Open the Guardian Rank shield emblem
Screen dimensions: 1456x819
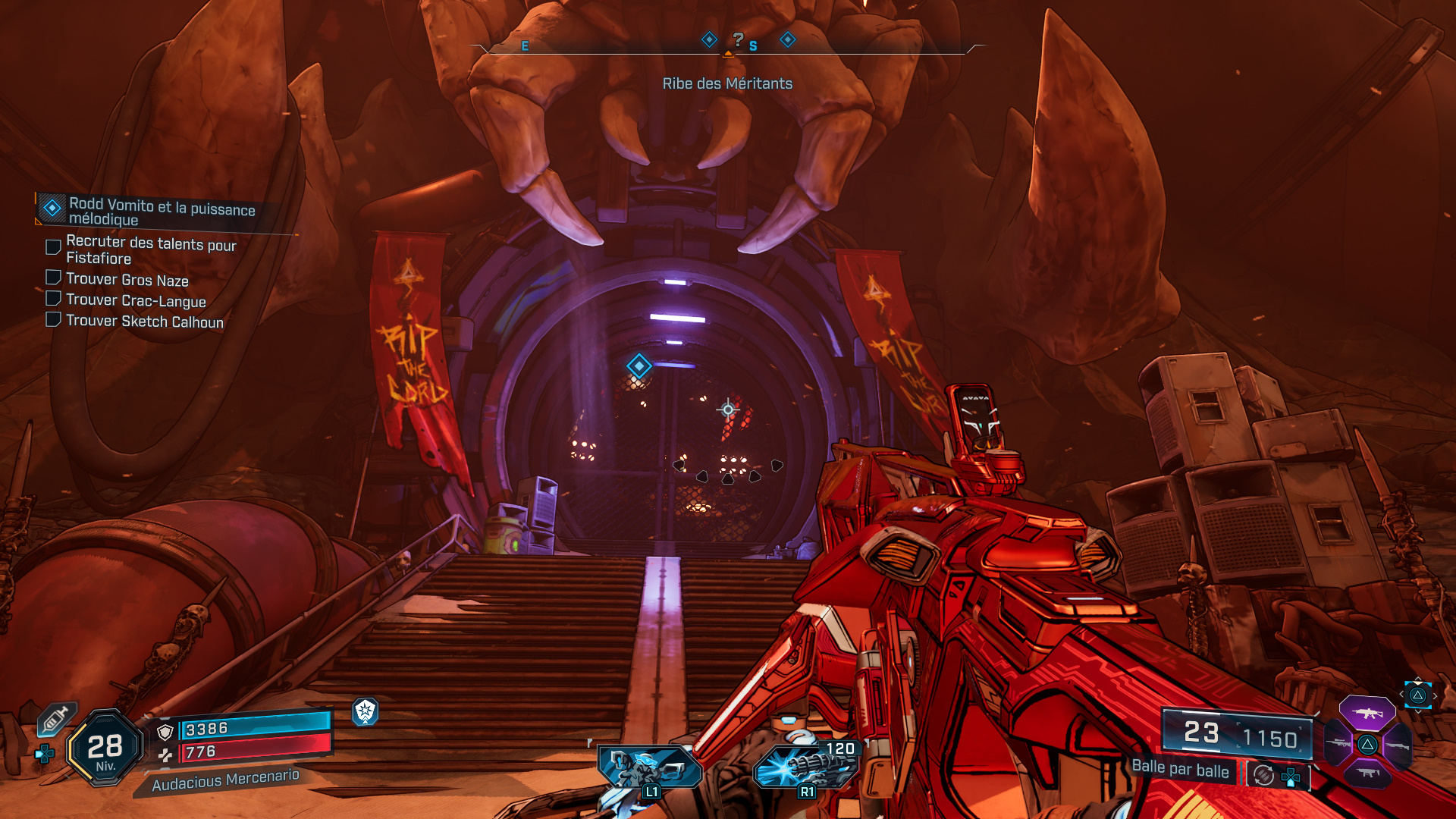click(x=366, y=712)
